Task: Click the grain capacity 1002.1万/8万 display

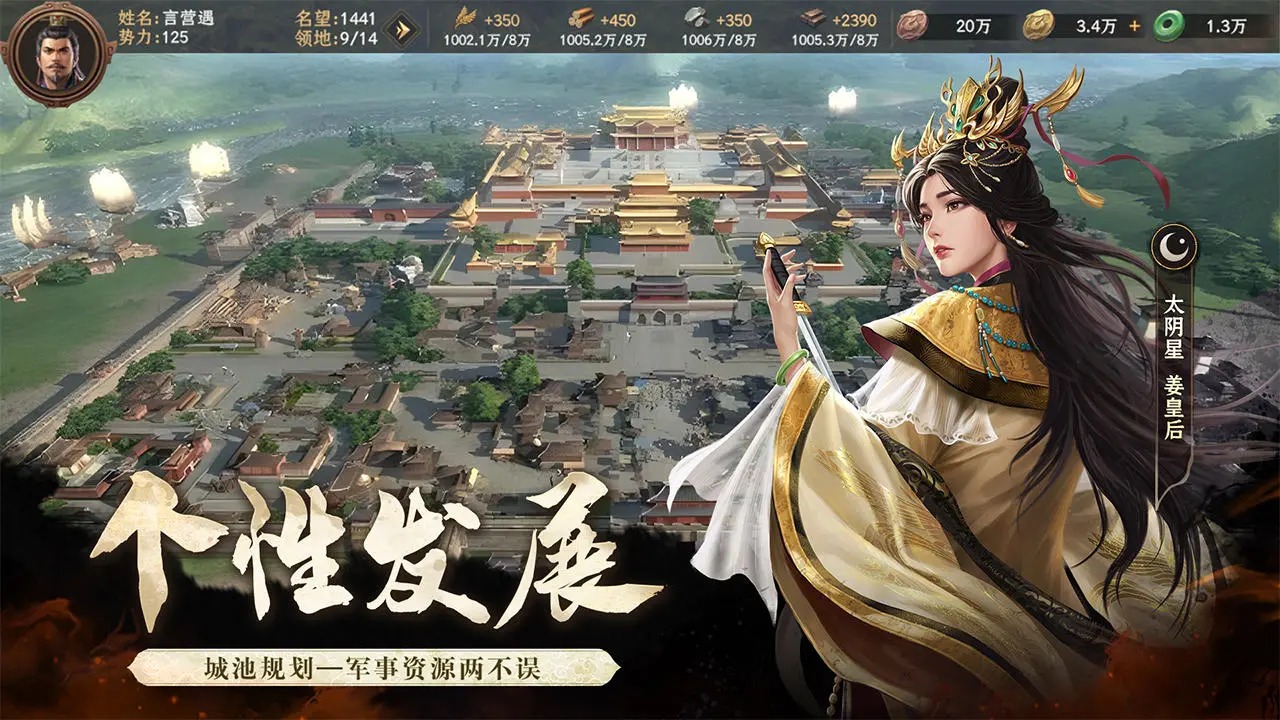Action: (x=486, y=37)
